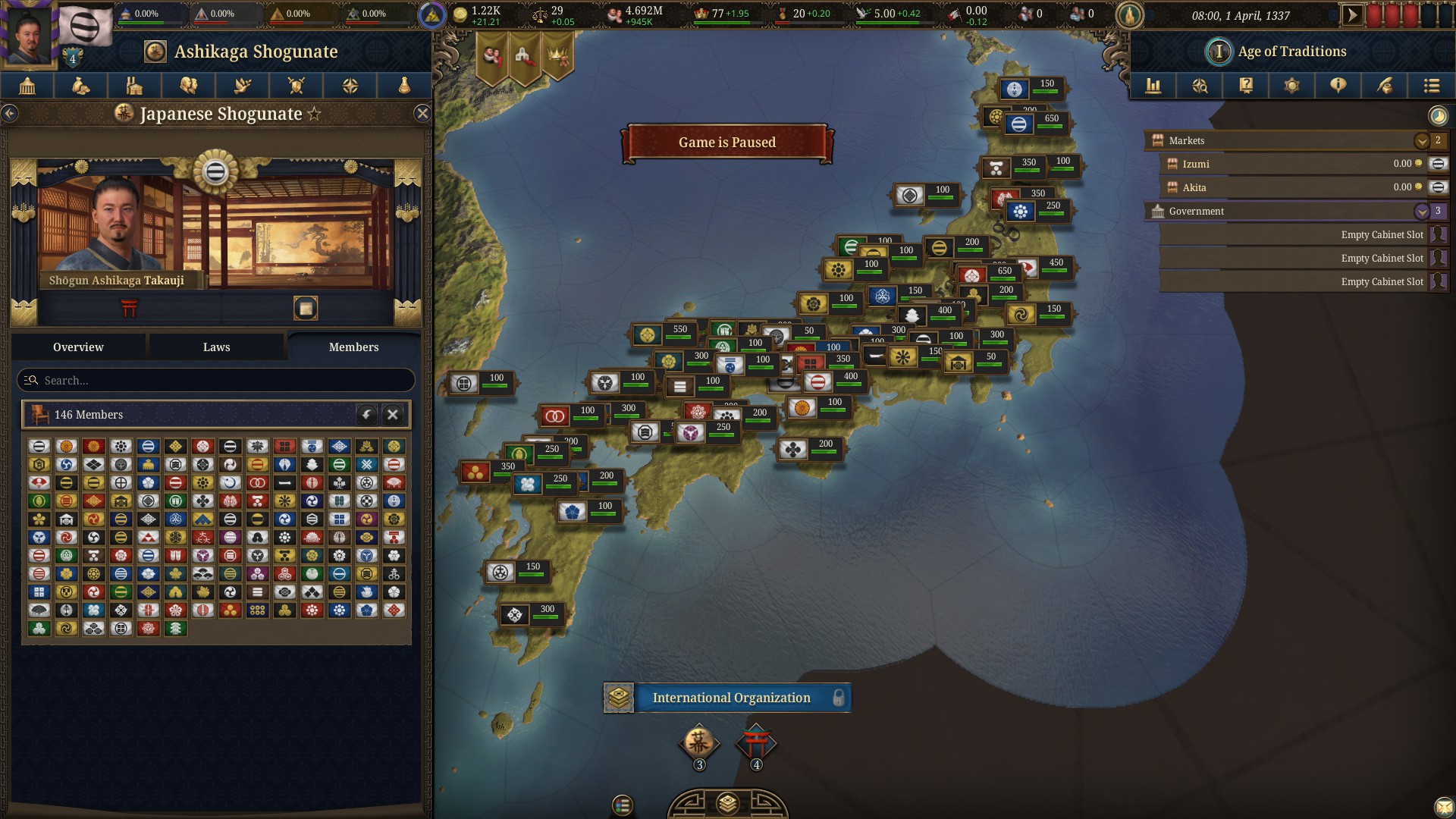Open the government panel via temple icon

coord(27,86)
